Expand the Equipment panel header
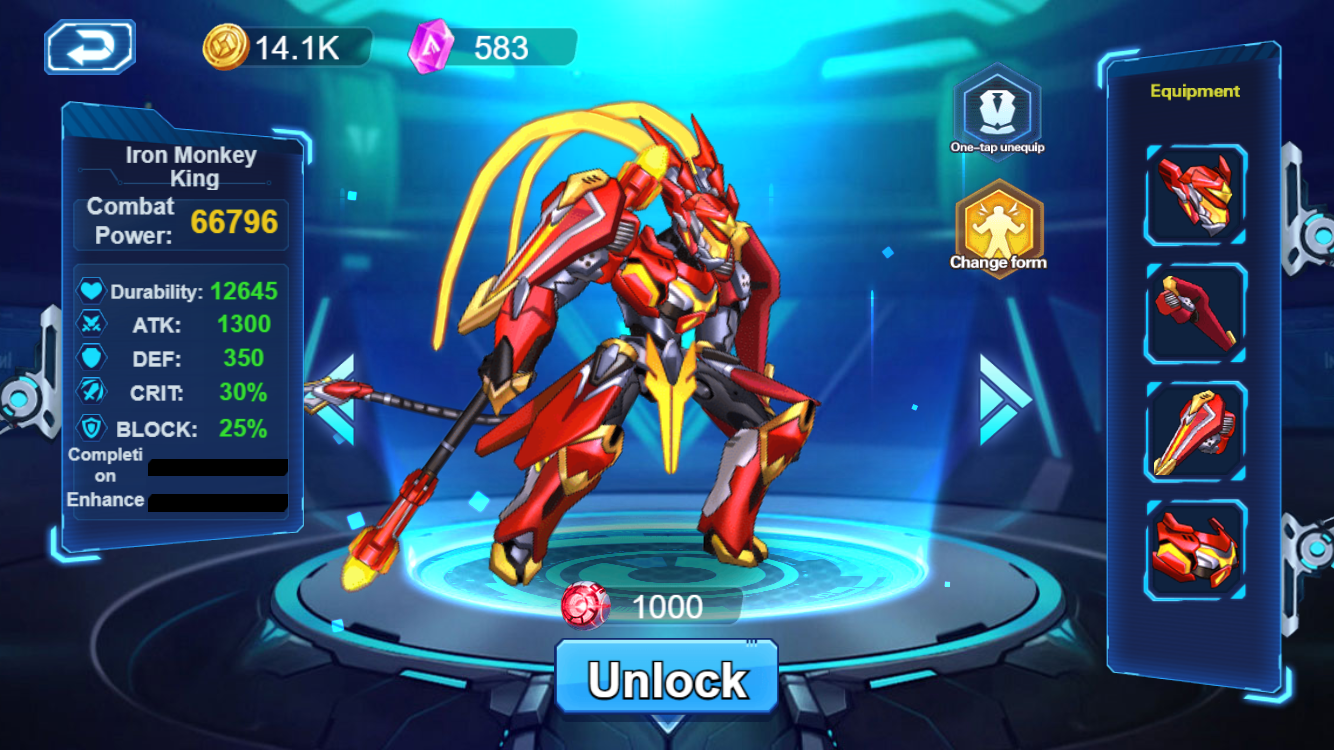The width and height of the screenshot is (1334, 750). click(x=1194, y=91)
